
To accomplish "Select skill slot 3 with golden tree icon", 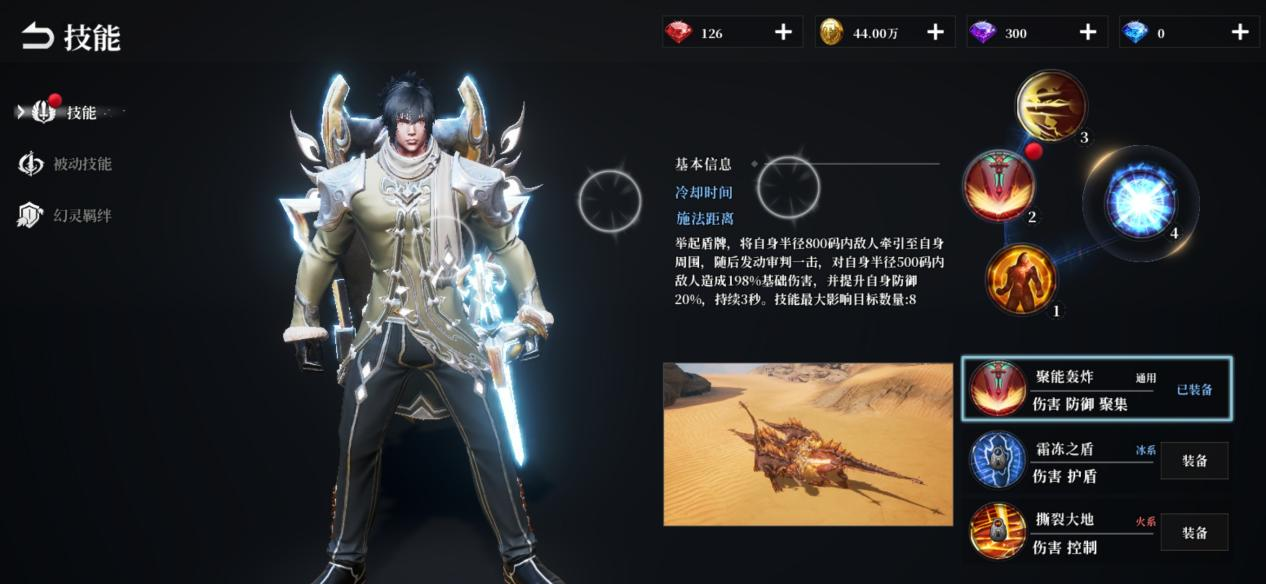I will click(1051, 105).
